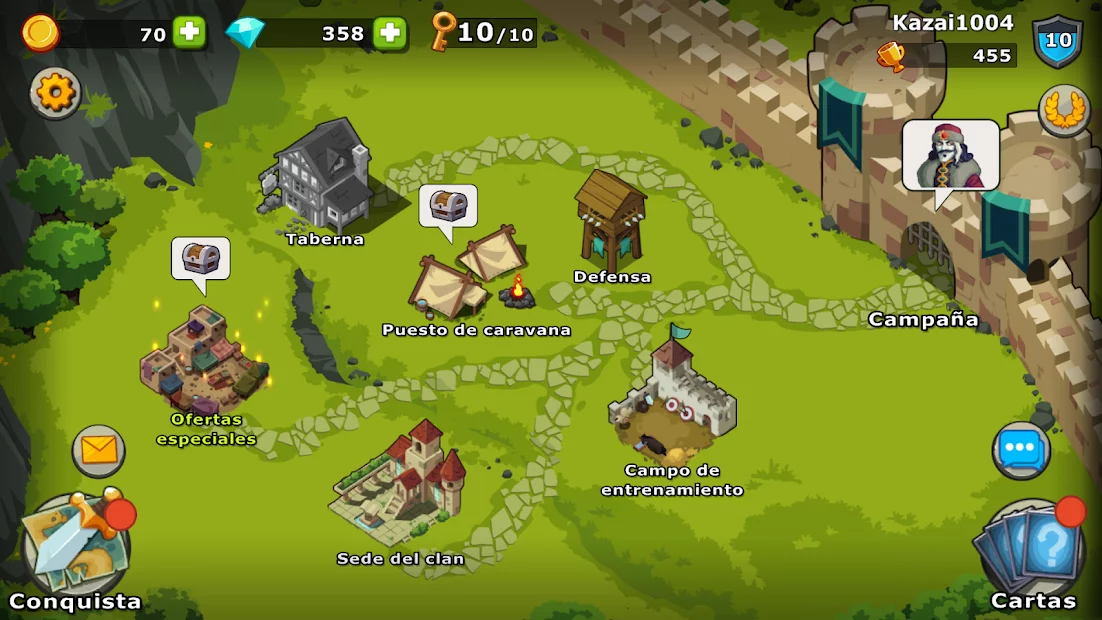Open the Cartas card collection
The width and height of the screenshot is (1102, 620).
(1032, 552)
